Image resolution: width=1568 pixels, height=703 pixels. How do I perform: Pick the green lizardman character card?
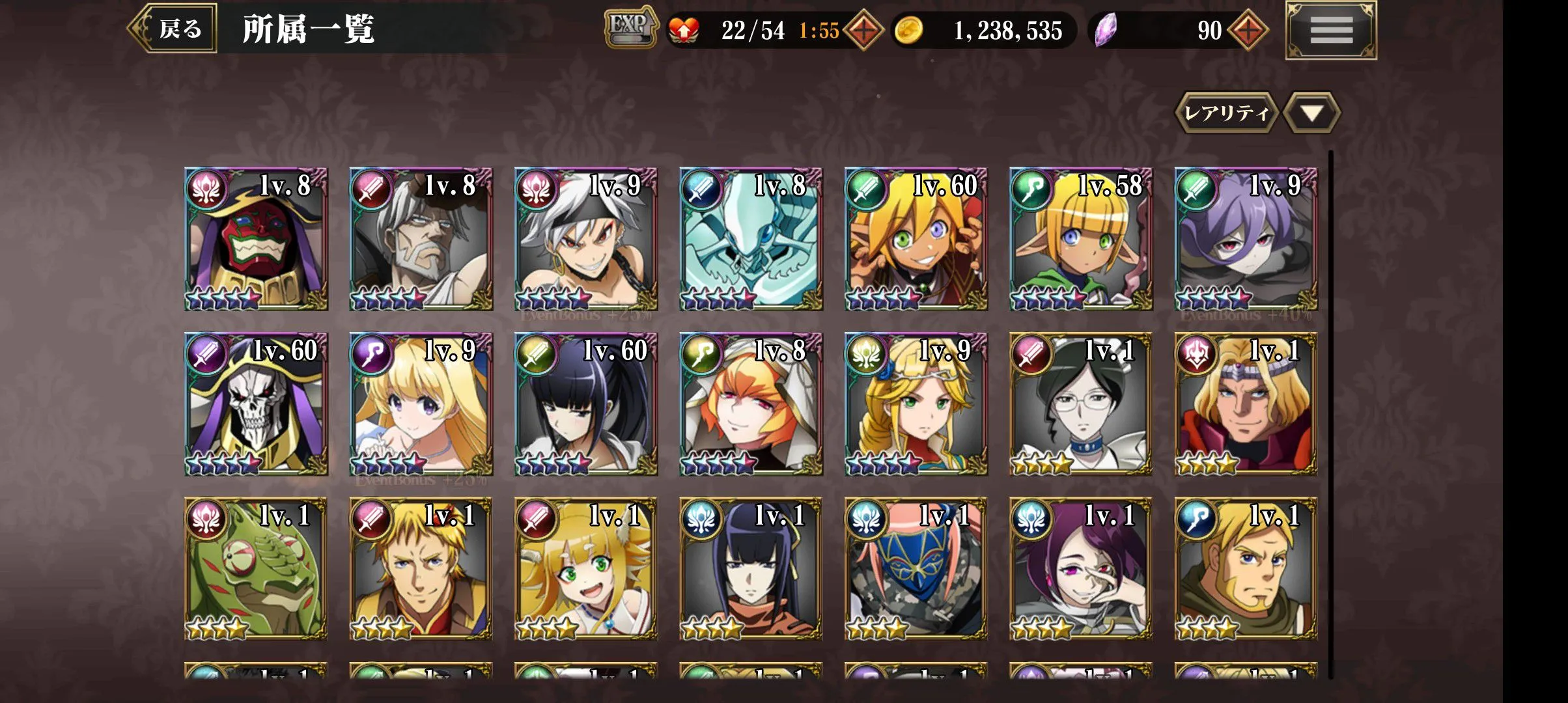[x=256, y=569]
